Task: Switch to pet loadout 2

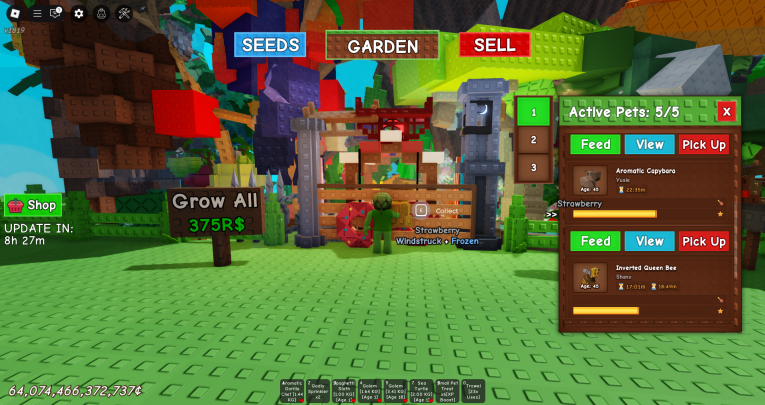Action: coord(533,140)
